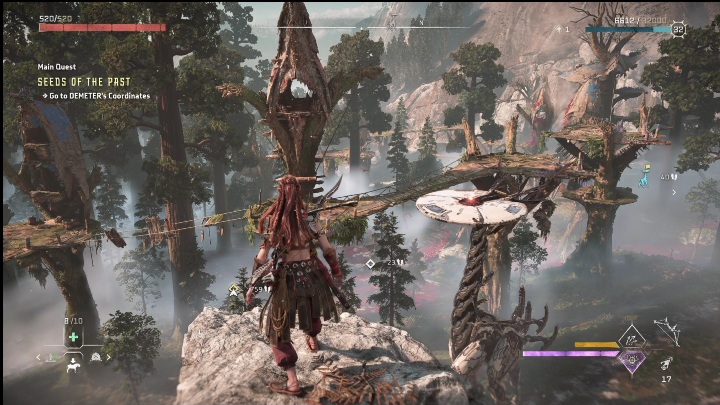Trigger the weapon technique diamond icon
Viewport: 720px width, 405px height.
pyautogui.click(x=632, y=338)
